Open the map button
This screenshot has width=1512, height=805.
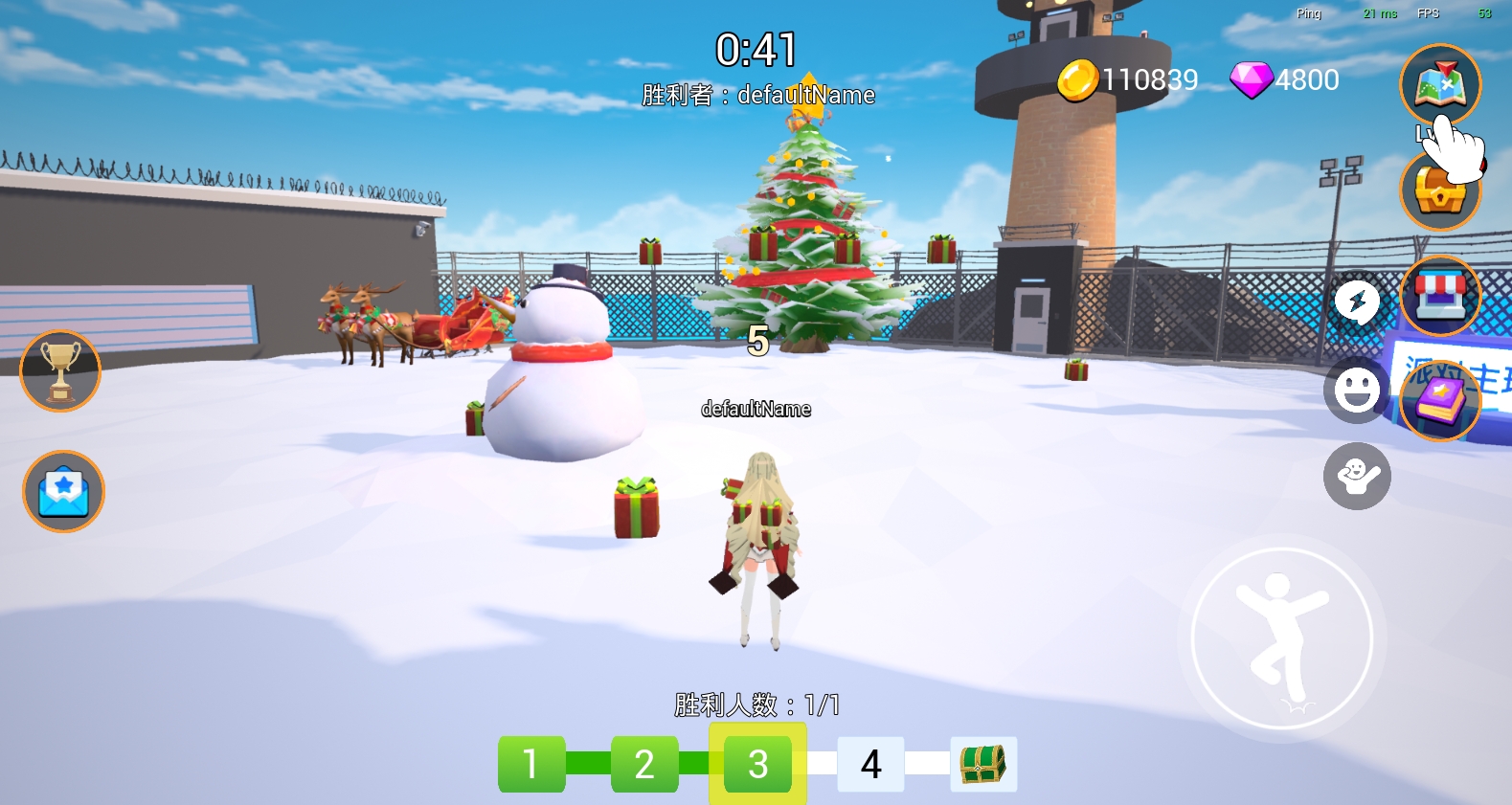click(1439, 84)
